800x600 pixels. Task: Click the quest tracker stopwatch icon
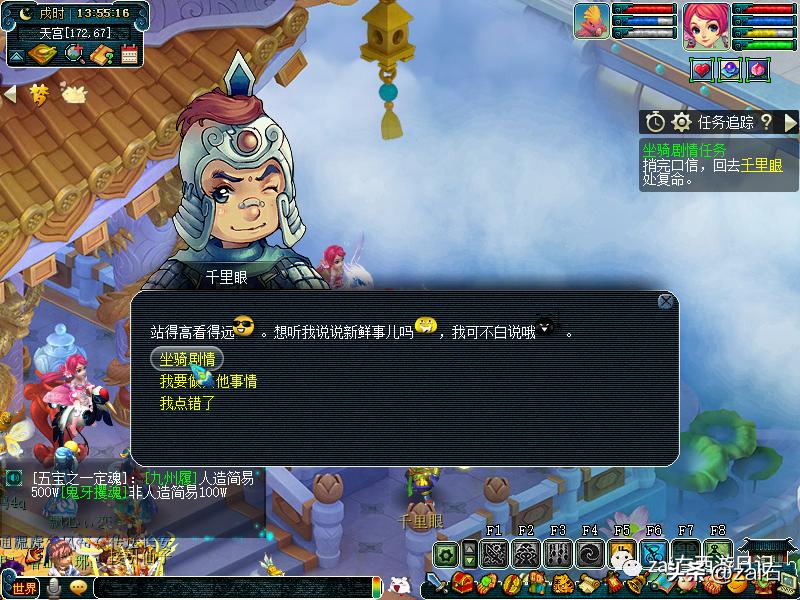coord(655,122)
